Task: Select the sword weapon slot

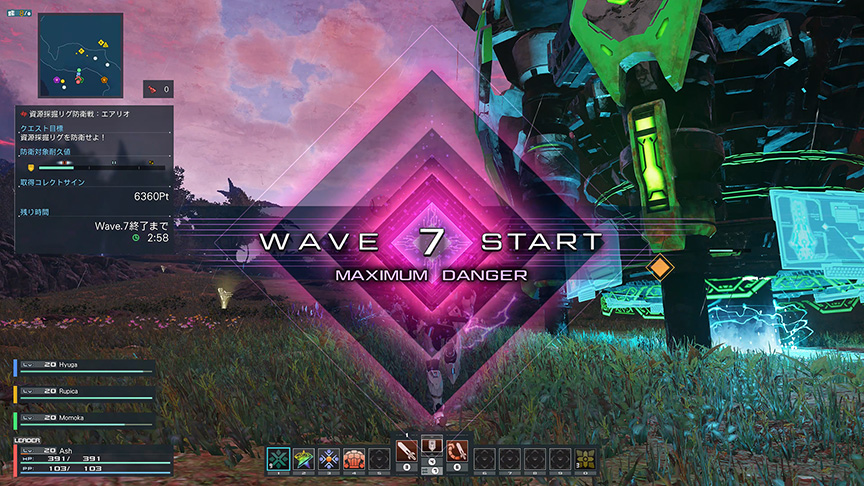Action: pos(407,455)
